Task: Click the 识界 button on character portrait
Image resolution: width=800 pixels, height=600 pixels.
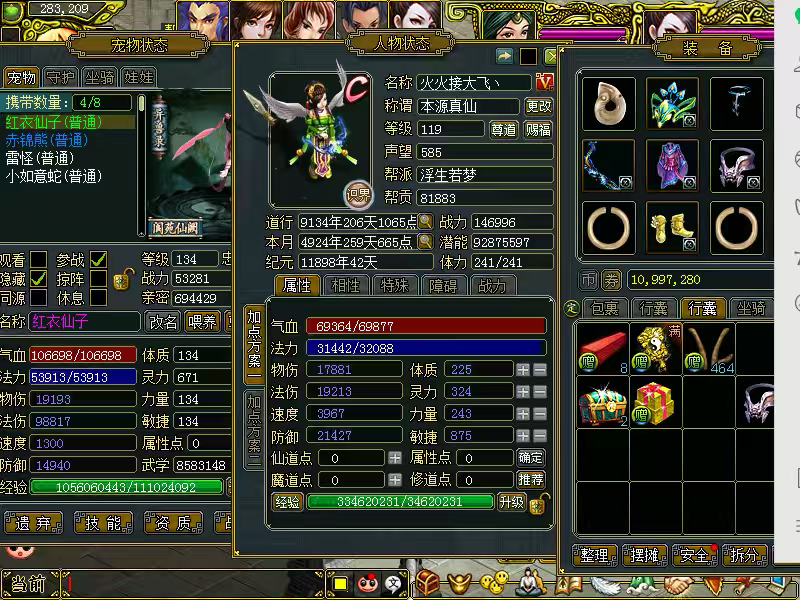Action: point(357,193)
